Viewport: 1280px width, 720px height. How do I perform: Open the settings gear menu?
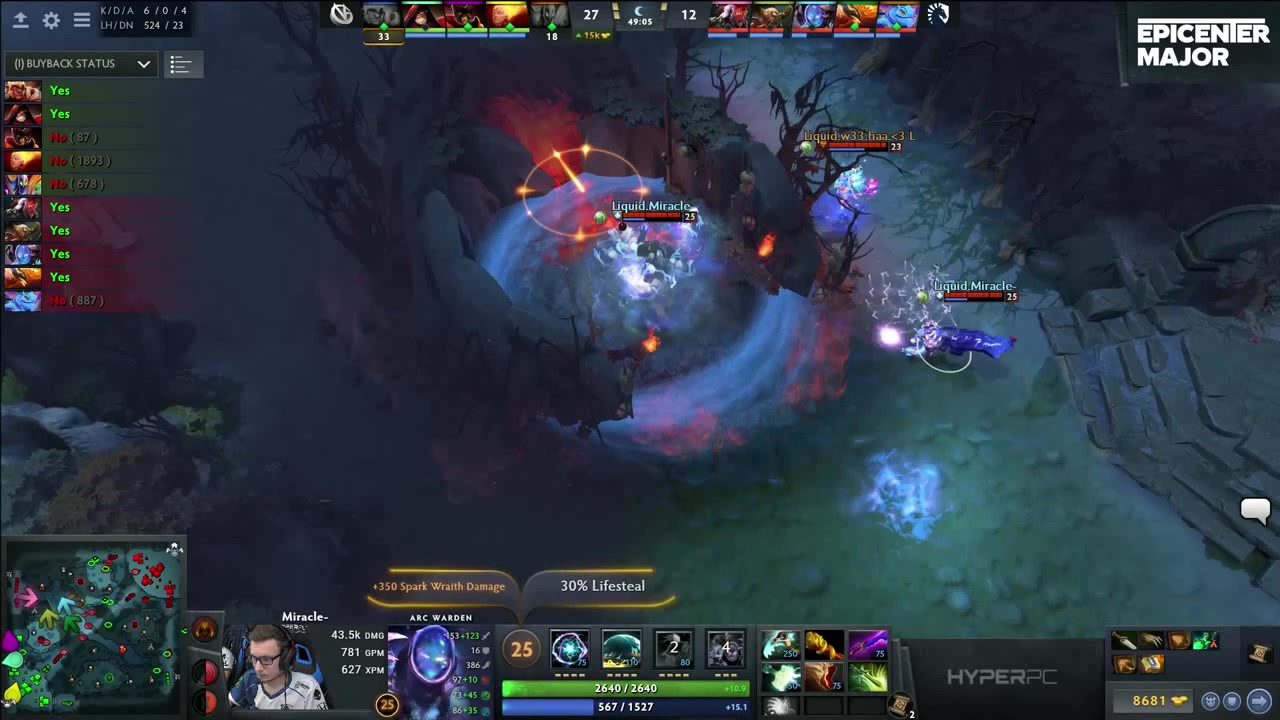(51, 20)
